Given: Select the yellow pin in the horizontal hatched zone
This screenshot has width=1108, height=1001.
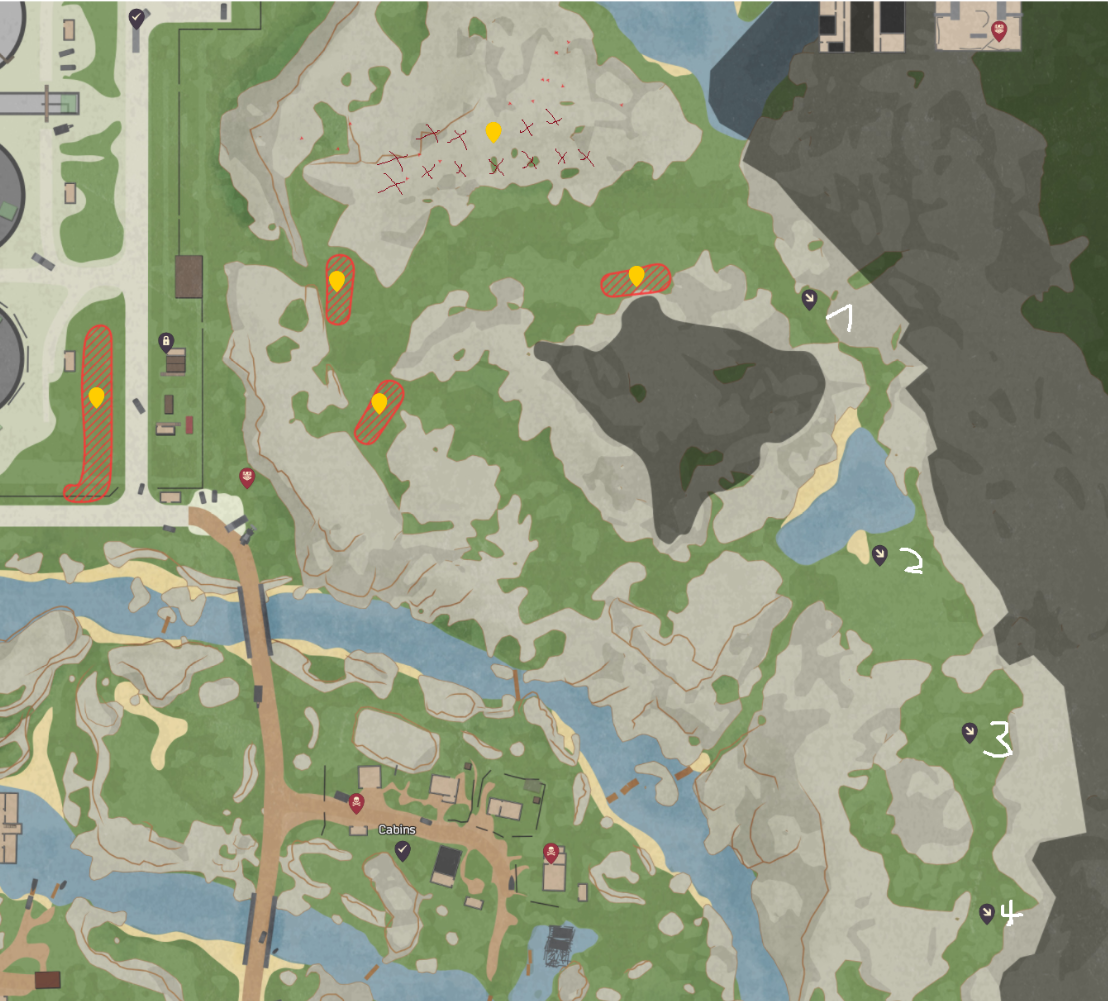Looking at the screenshot, I should click(x=636, y=275).
